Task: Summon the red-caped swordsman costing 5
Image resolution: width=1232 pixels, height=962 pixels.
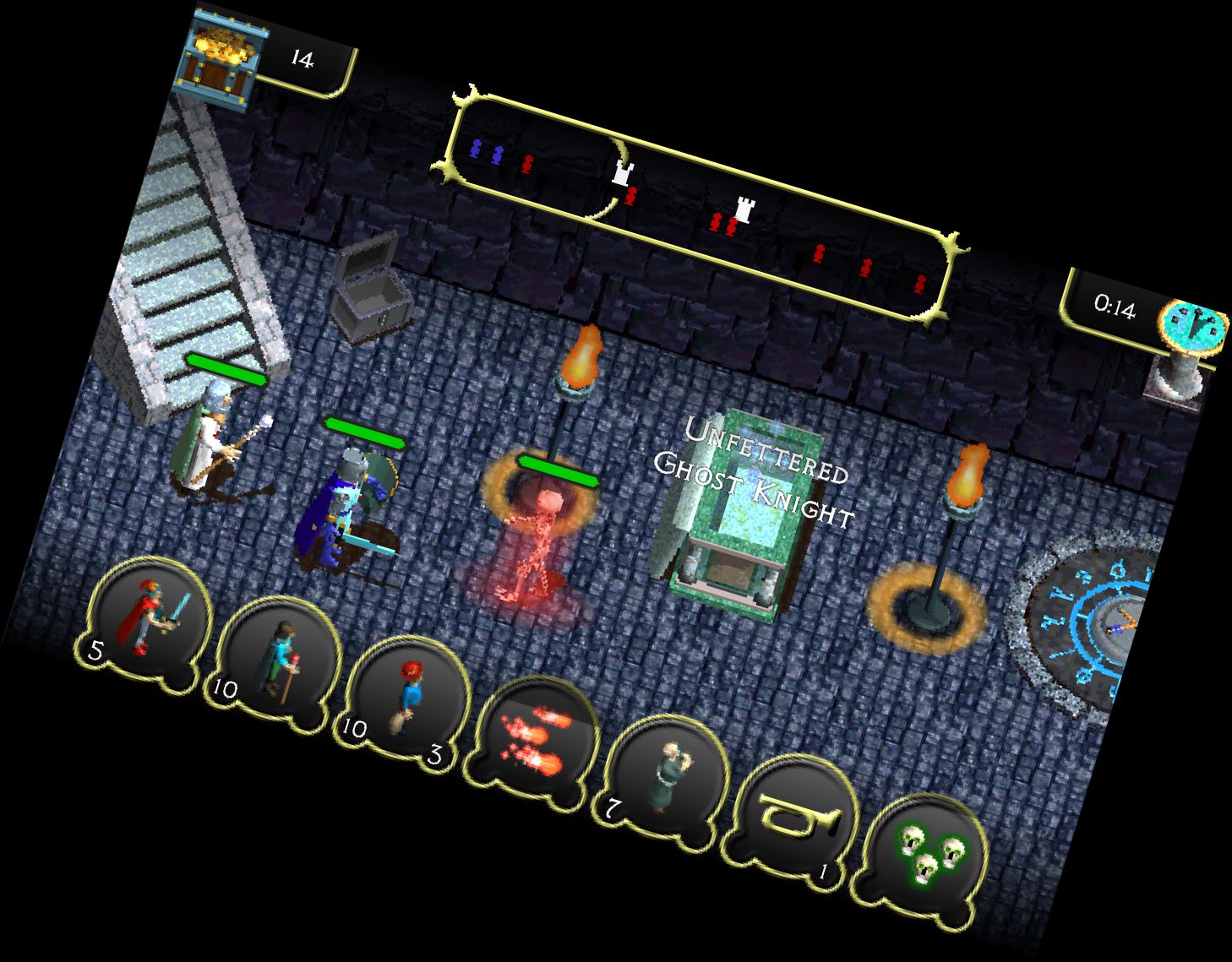Action: pyautogui.click(x=152, y=621)
